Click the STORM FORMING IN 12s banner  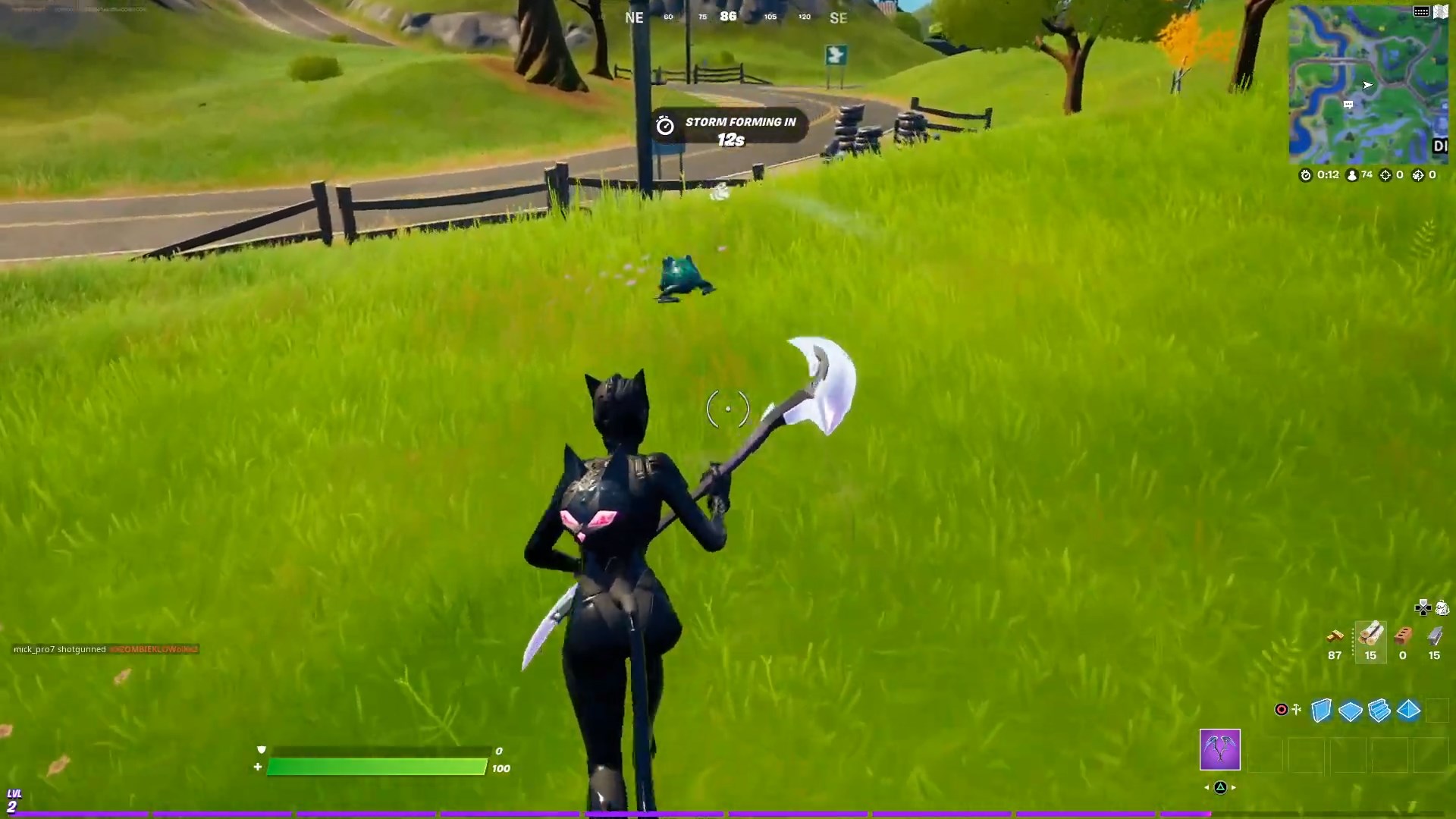pos(728,127)
